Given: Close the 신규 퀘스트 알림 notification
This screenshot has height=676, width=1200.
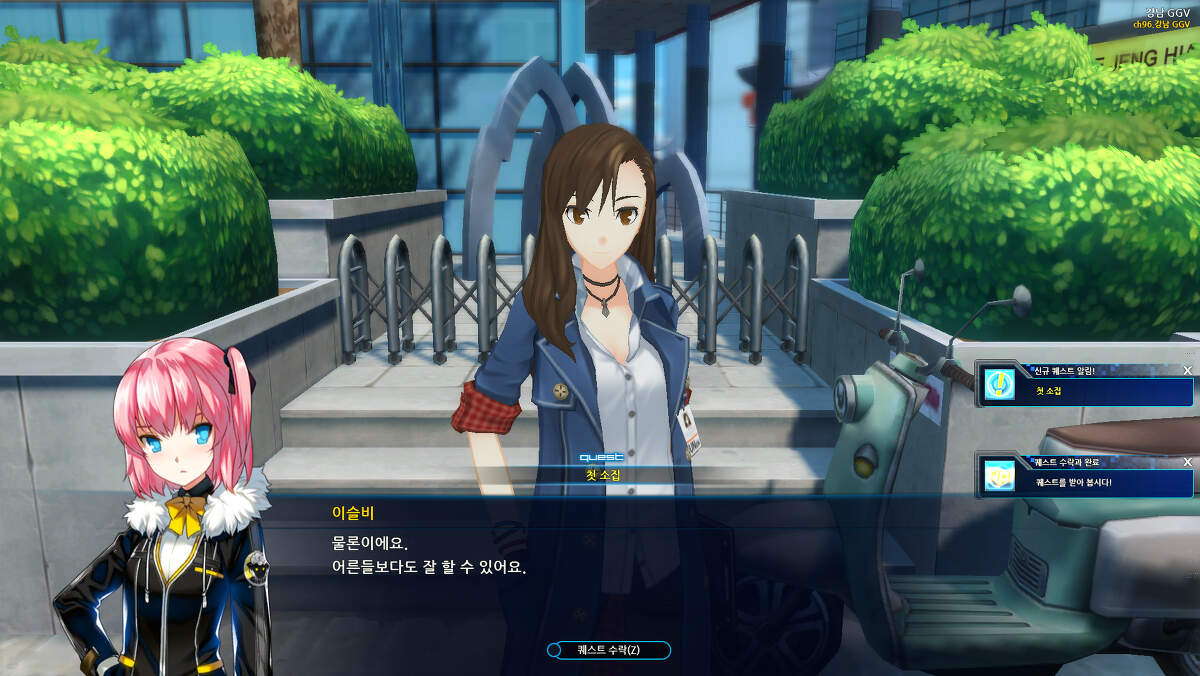Looking at the screenshot, I should 1187,370.
